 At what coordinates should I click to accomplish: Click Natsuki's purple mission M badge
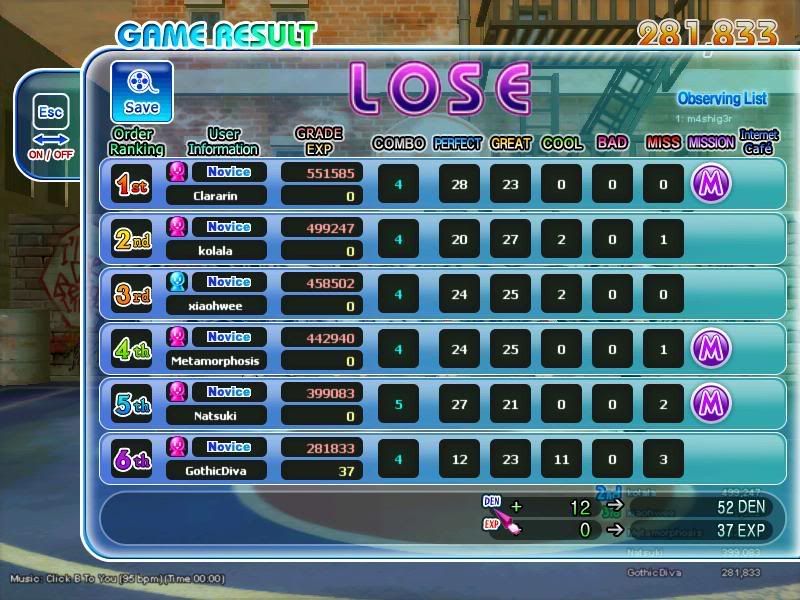tap(711, 404)
